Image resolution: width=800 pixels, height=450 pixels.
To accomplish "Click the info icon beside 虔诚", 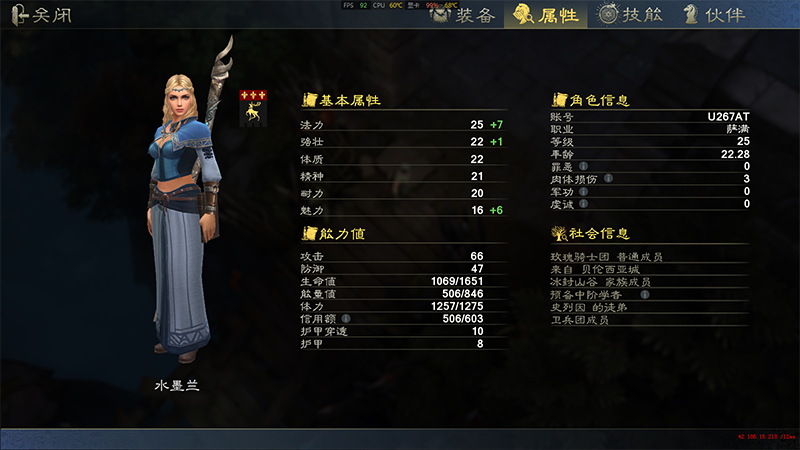I will tap(583, 204).
